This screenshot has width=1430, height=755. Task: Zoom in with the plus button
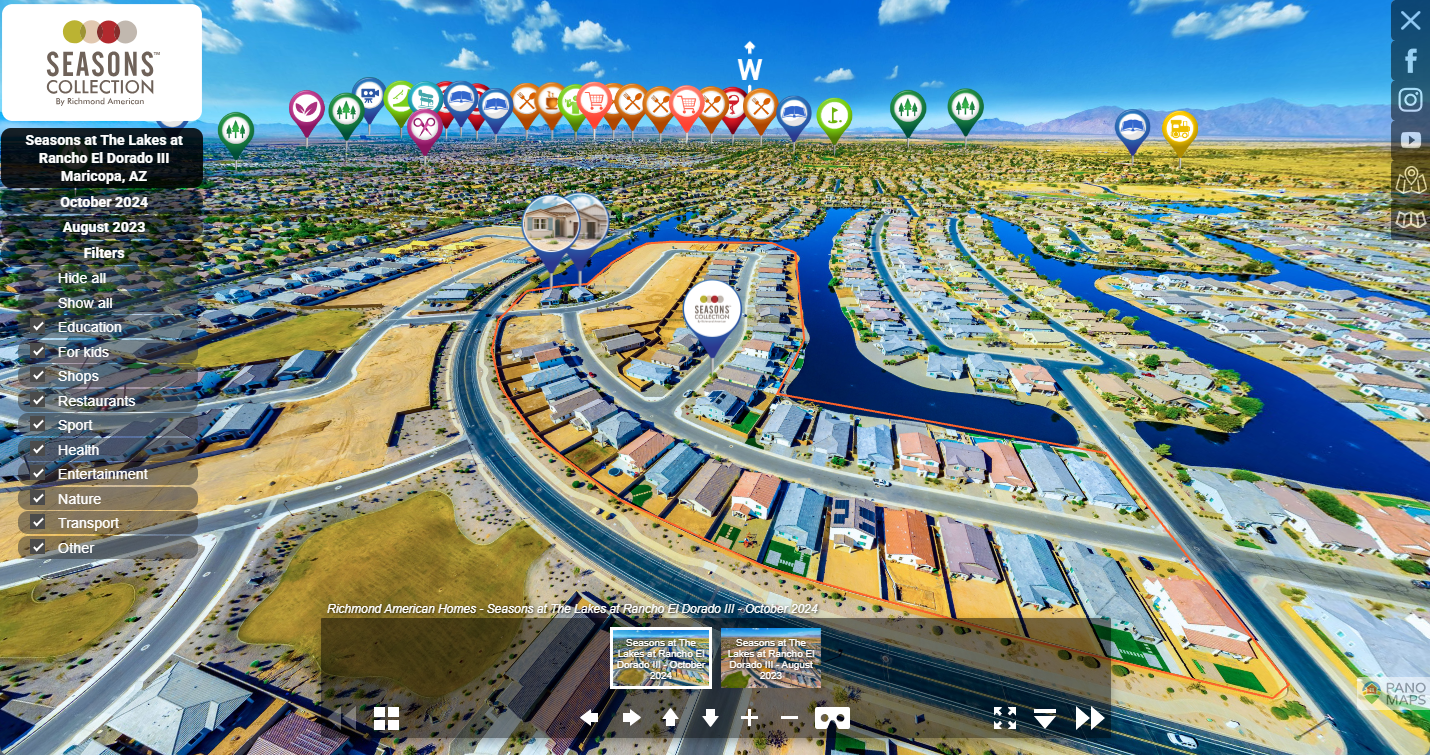tap(749, 718)
